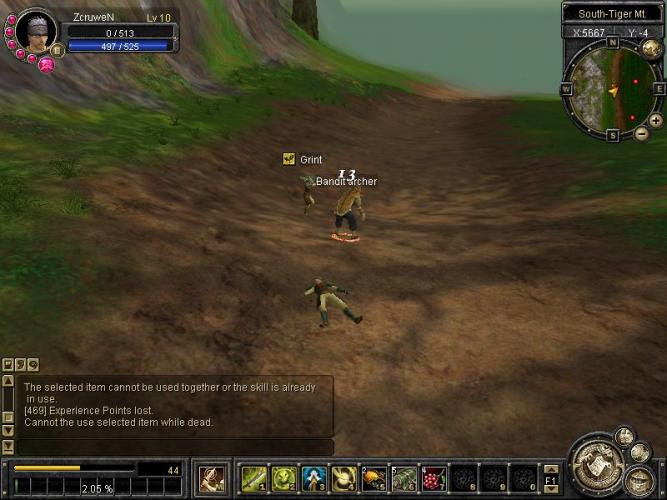The width and height of the screenshot is (667, 500).
Task: Use the green blade skill in slot 1
Action: pyautogui.click(x=254, y=477)
